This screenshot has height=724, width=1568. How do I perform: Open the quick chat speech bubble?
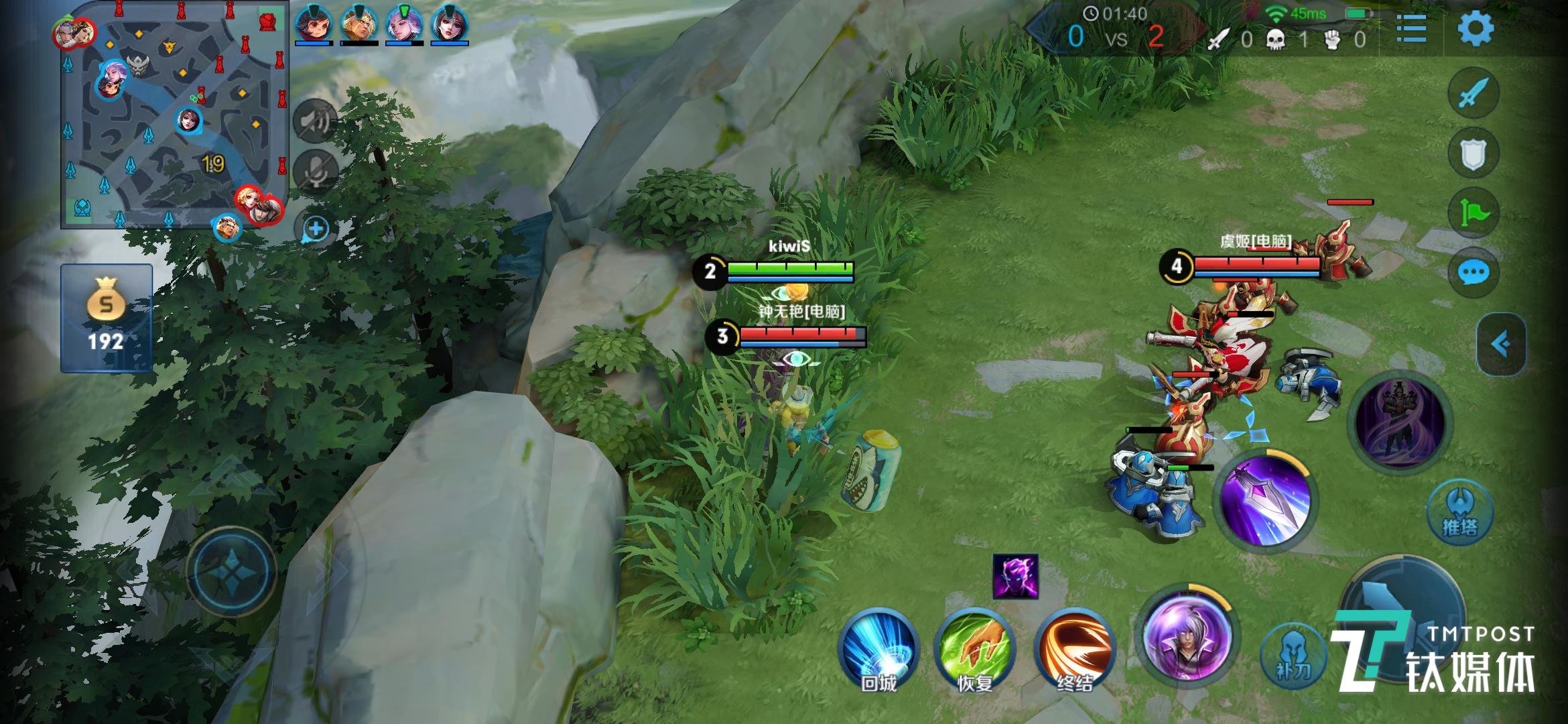pos(1472,273)
